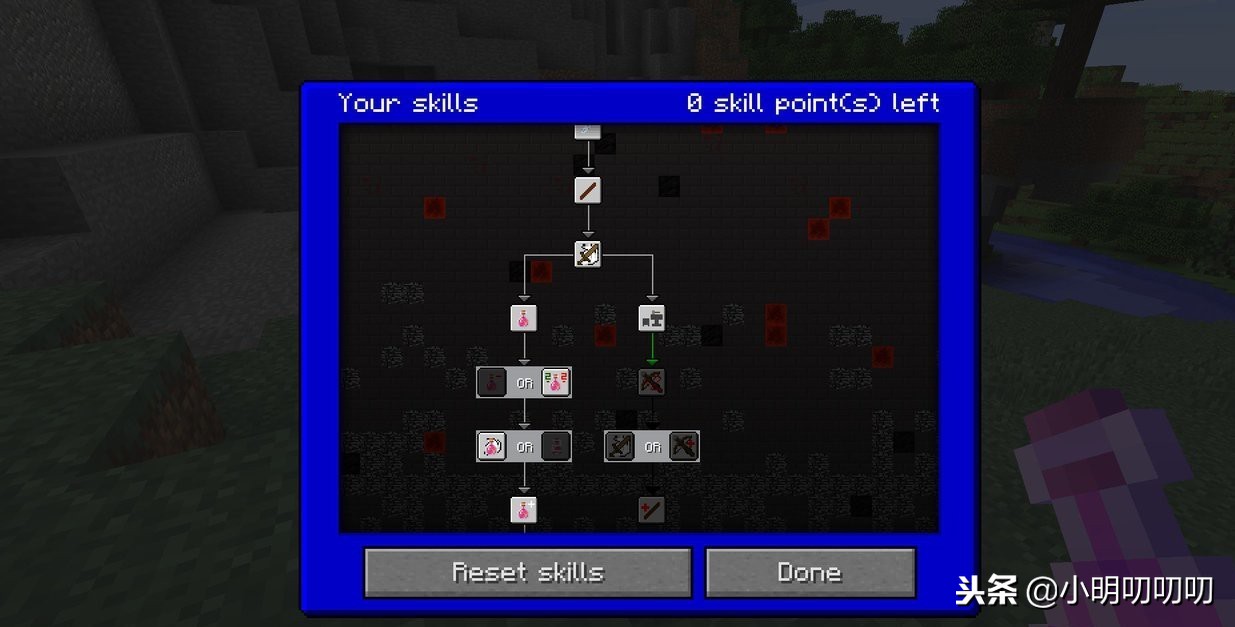Select the anvil skill node
Screen dimensions: 1235x627
pyautogui.click(x=652, y=318)
